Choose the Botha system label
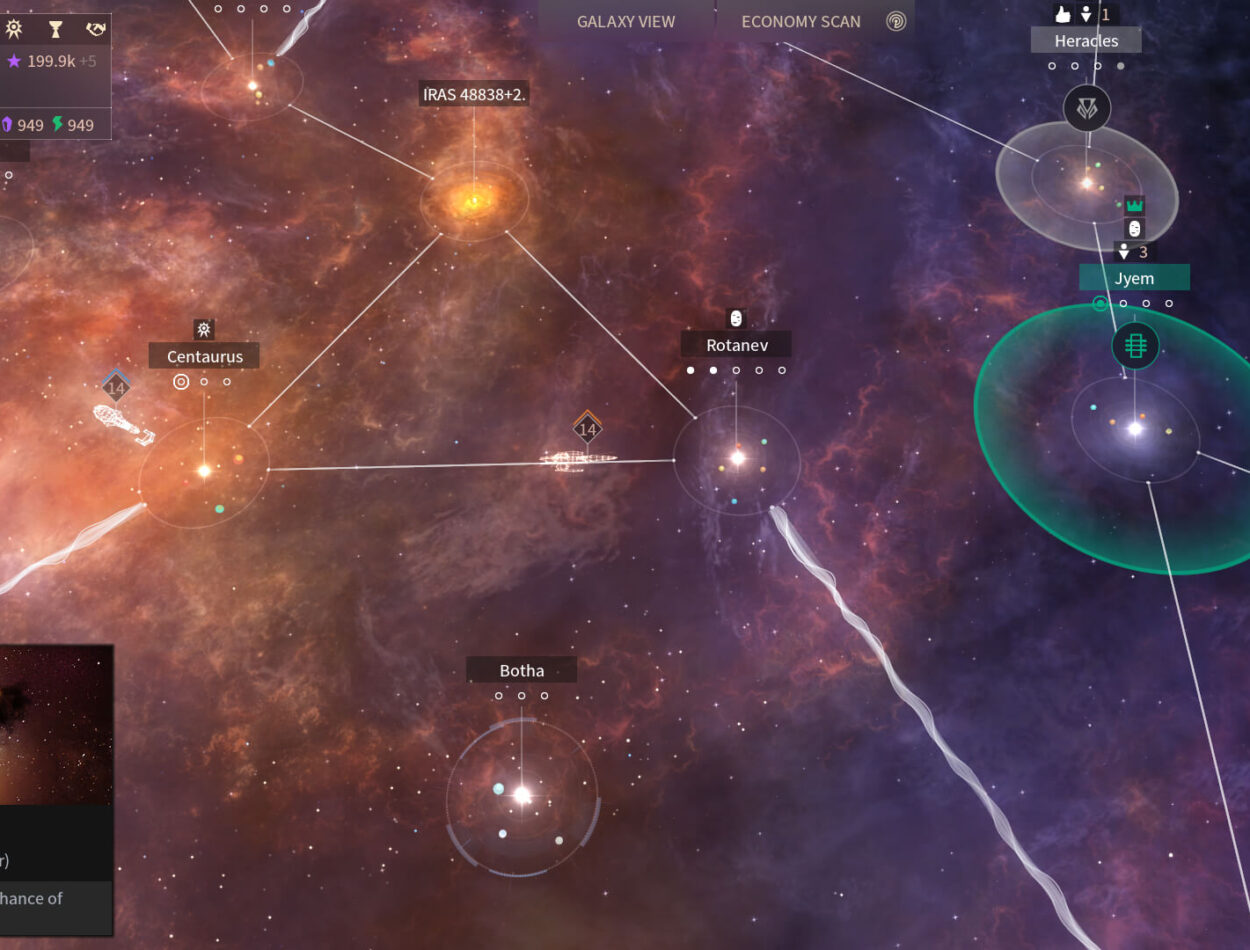1250x950 pixels. [x=521, y=670]
